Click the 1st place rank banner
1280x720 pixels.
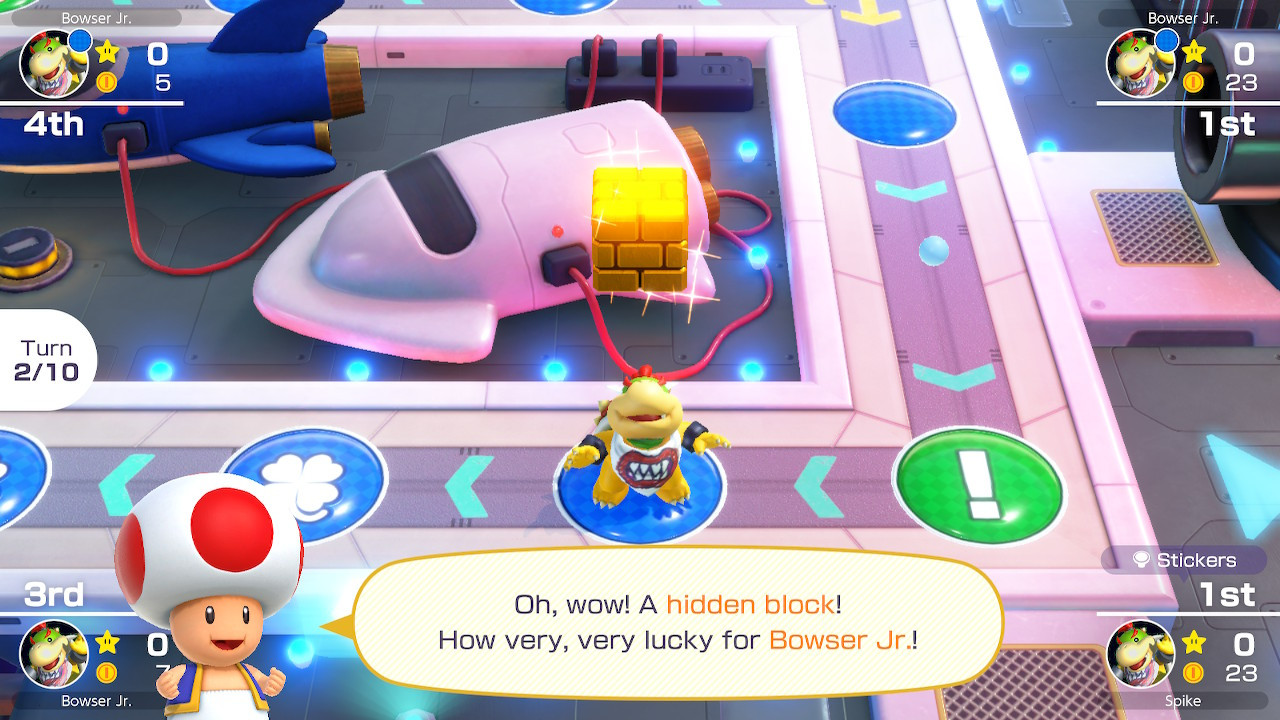(x=1227, y=124)
